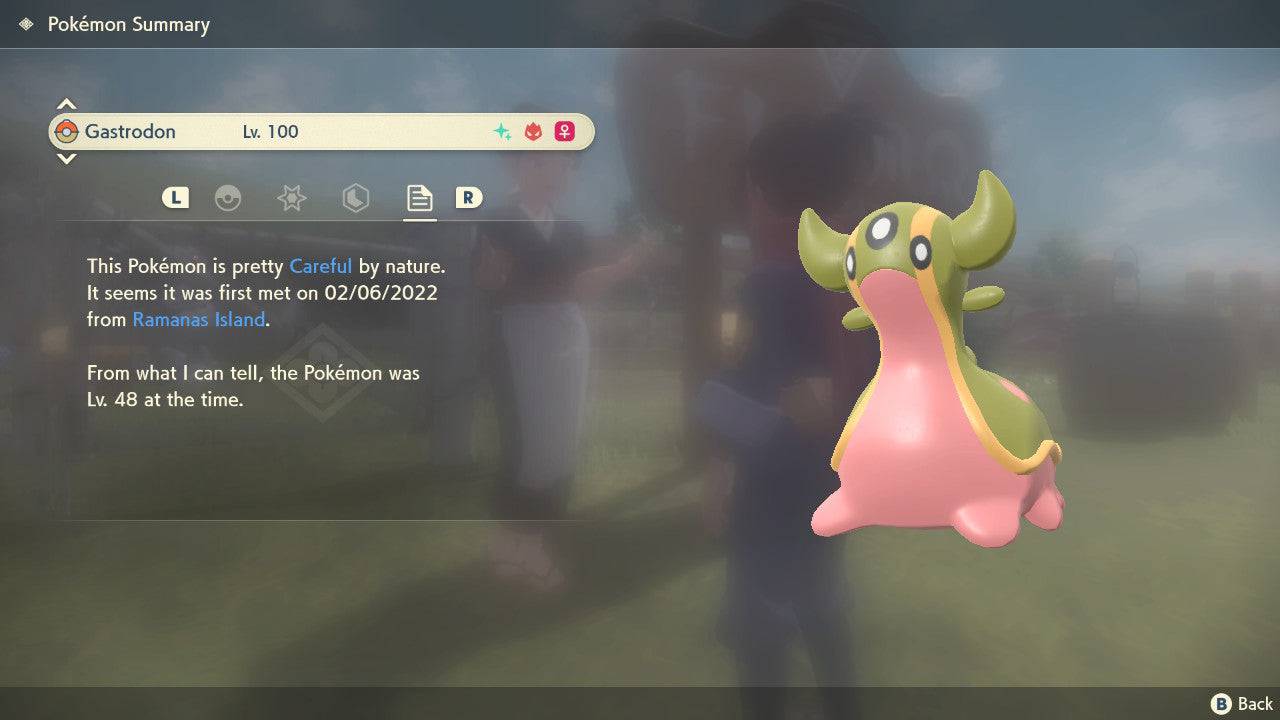Open the star-shaped stats tab
Viewport: 1280px width, 720px height.
point(291,198)
